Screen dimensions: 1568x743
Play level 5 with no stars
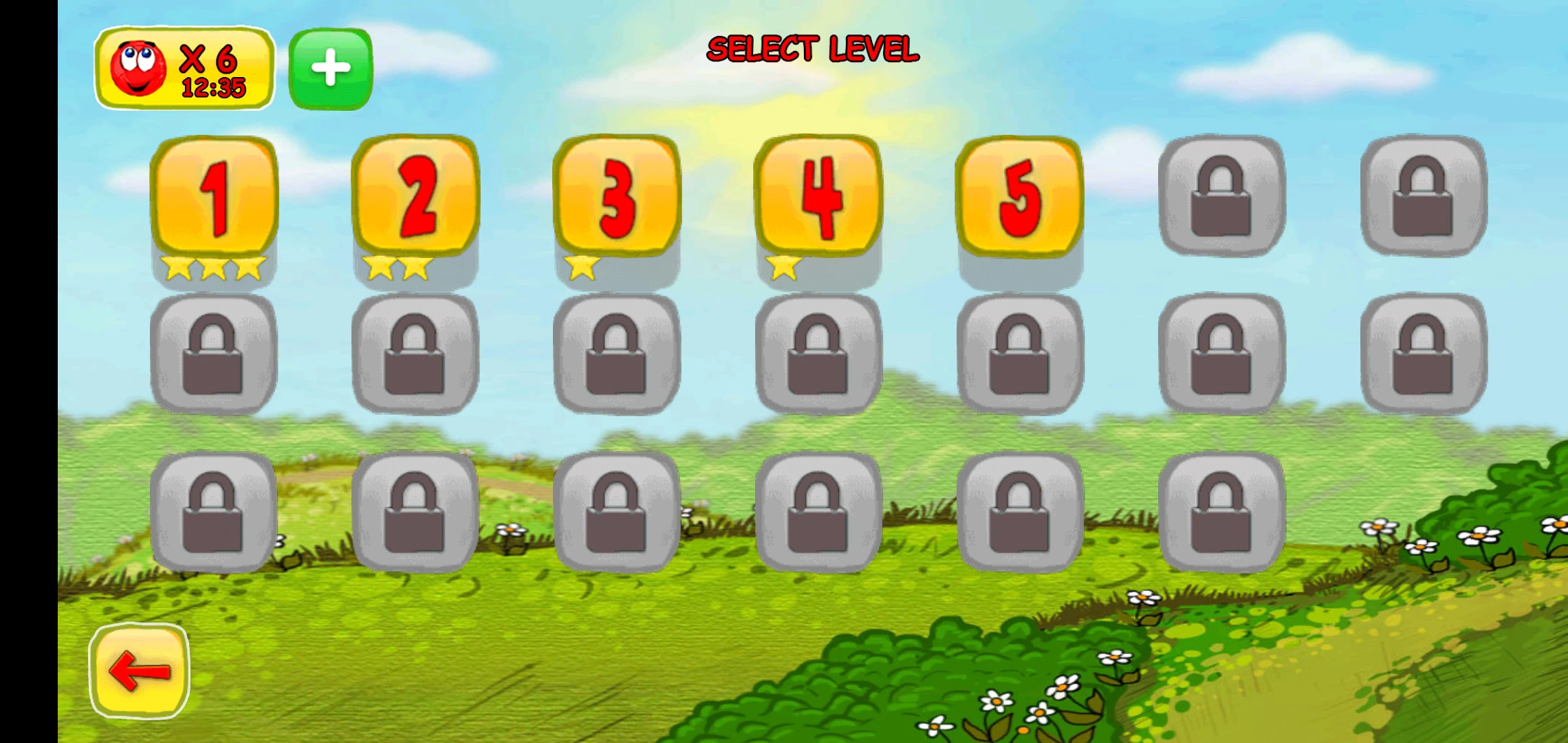[x=1019, y=197]
